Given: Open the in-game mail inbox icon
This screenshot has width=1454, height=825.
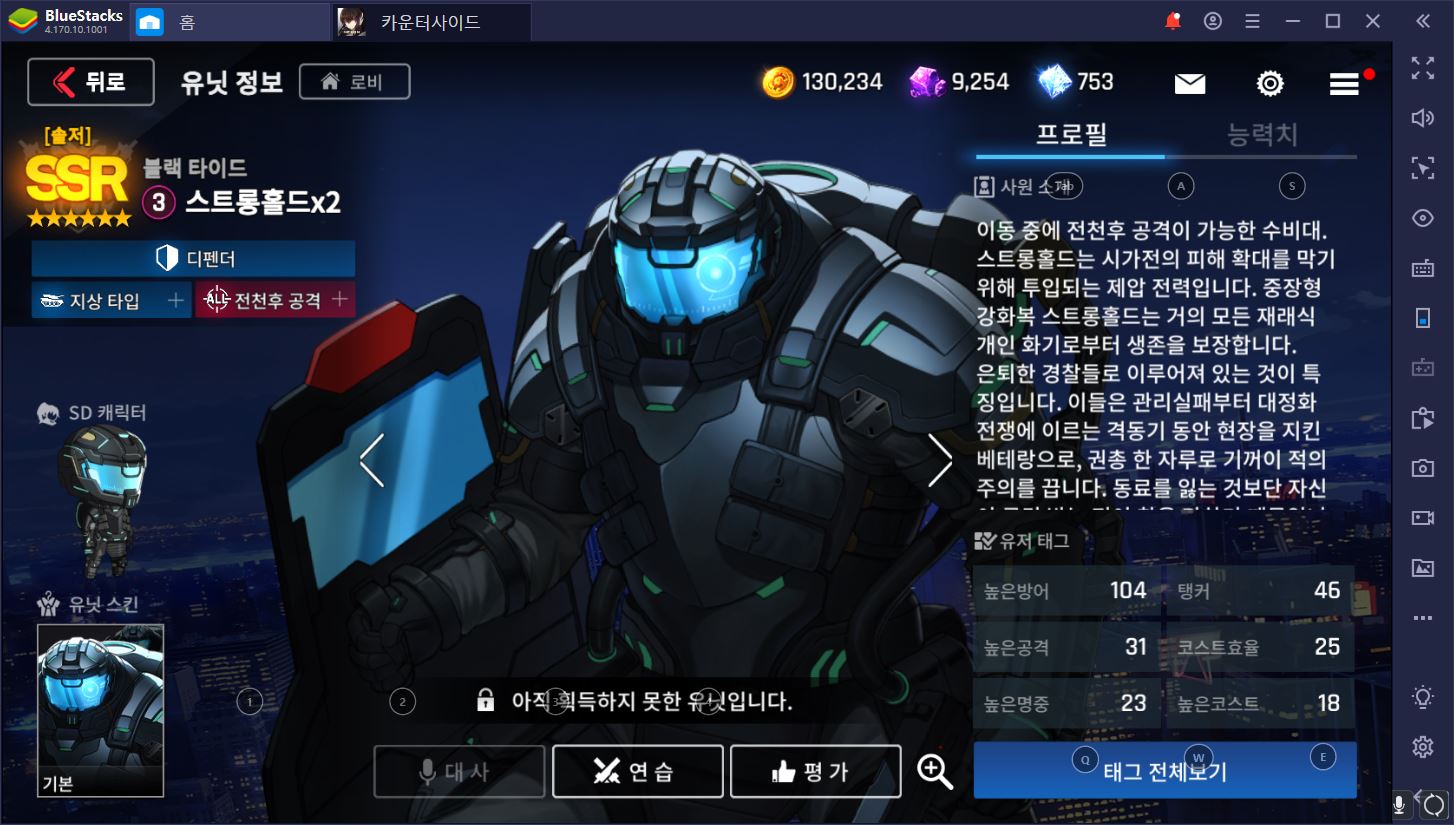Looking at the screenshot, I should tap(1189, 83).
